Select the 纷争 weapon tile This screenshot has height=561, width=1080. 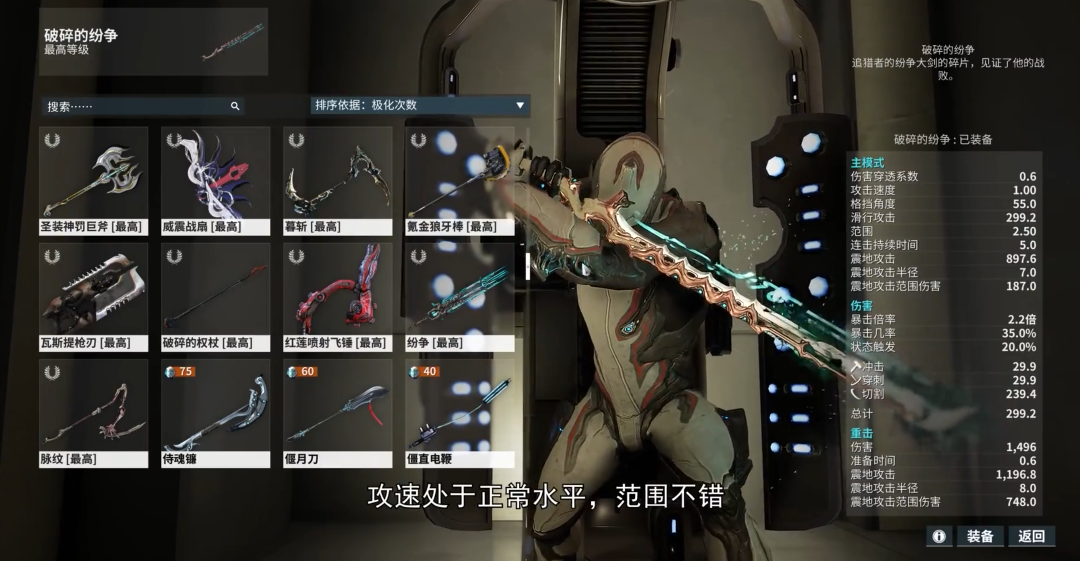click(x=459, y=296)
